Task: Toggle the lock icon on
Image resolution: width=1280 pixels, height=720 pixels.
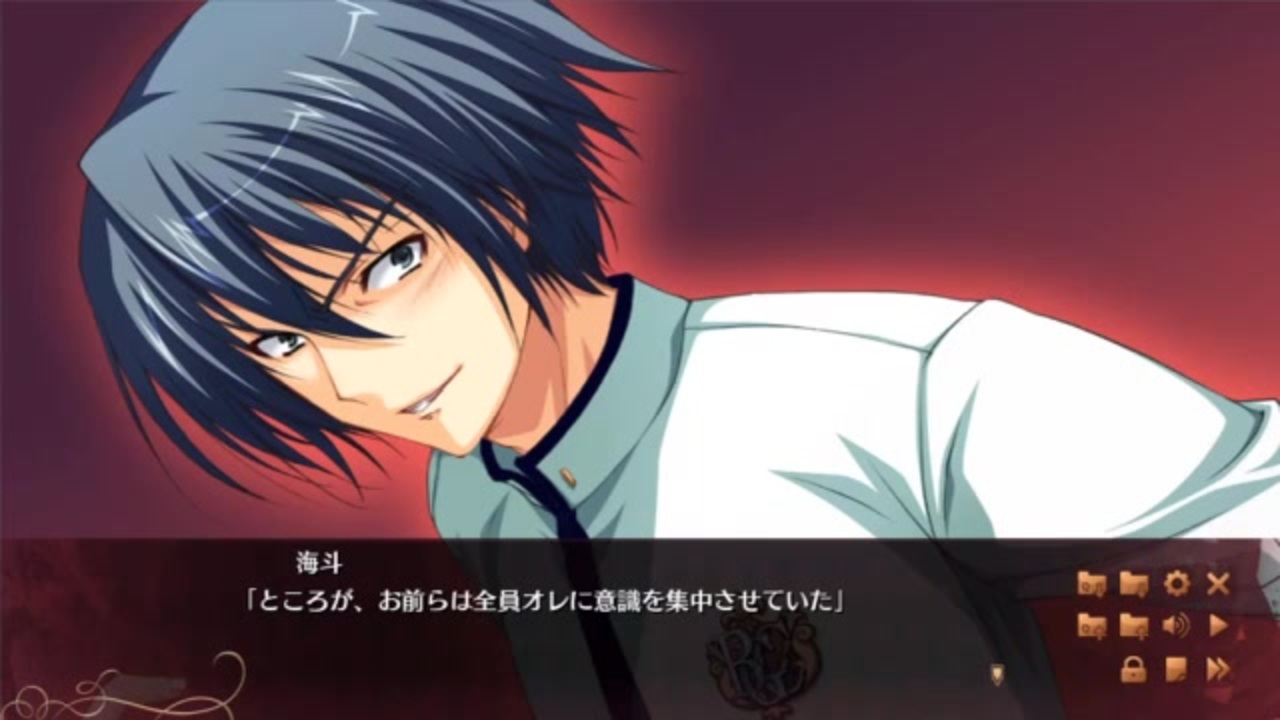Action: pos(1133,666)
